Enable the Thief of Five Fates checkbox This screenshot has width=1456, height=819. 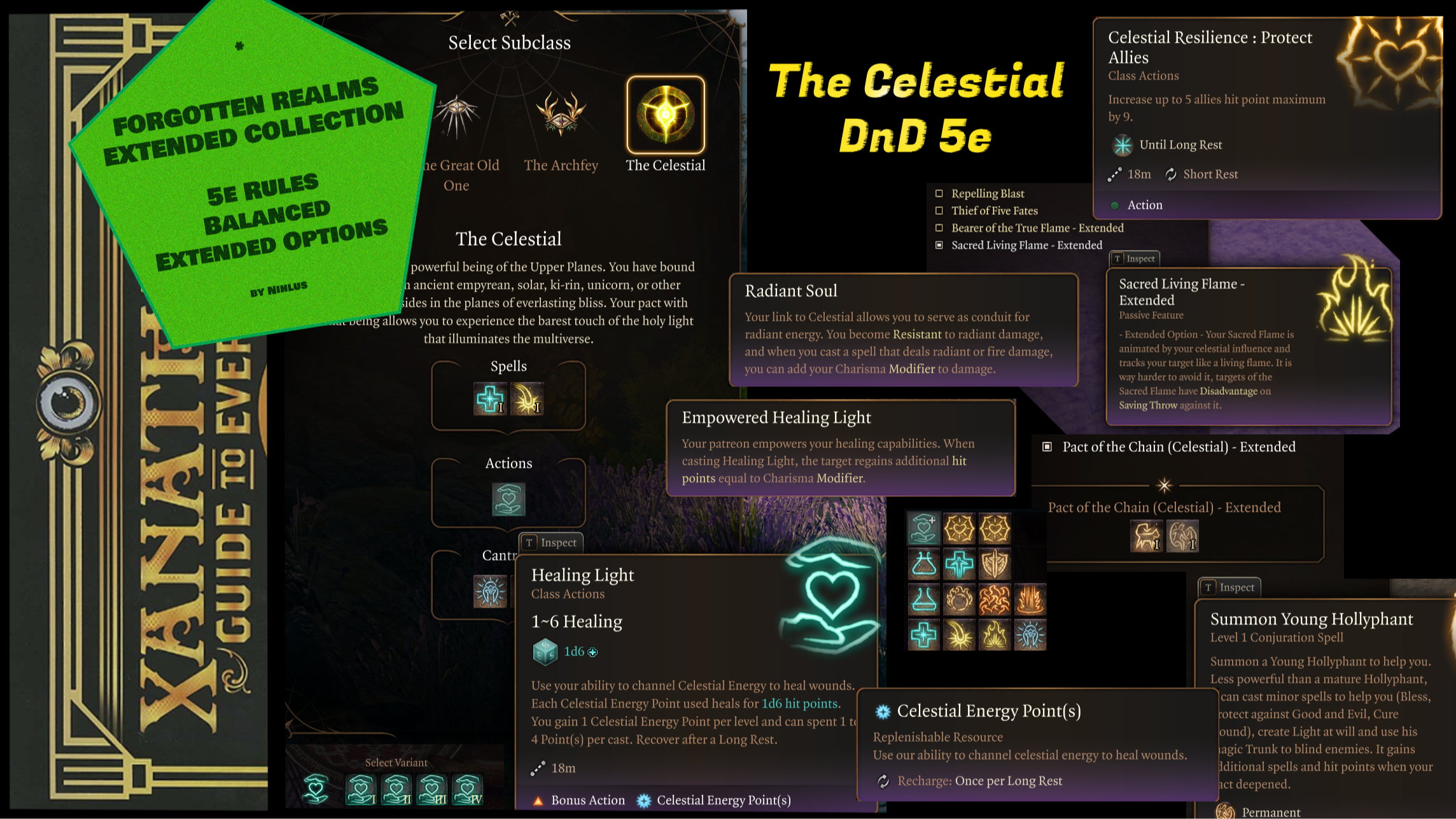939,211
